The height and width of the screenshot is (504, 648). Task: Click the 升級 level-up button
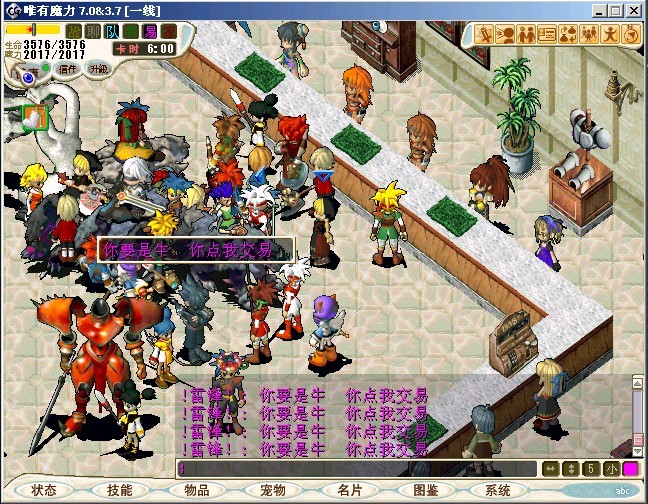pos(98,69)
